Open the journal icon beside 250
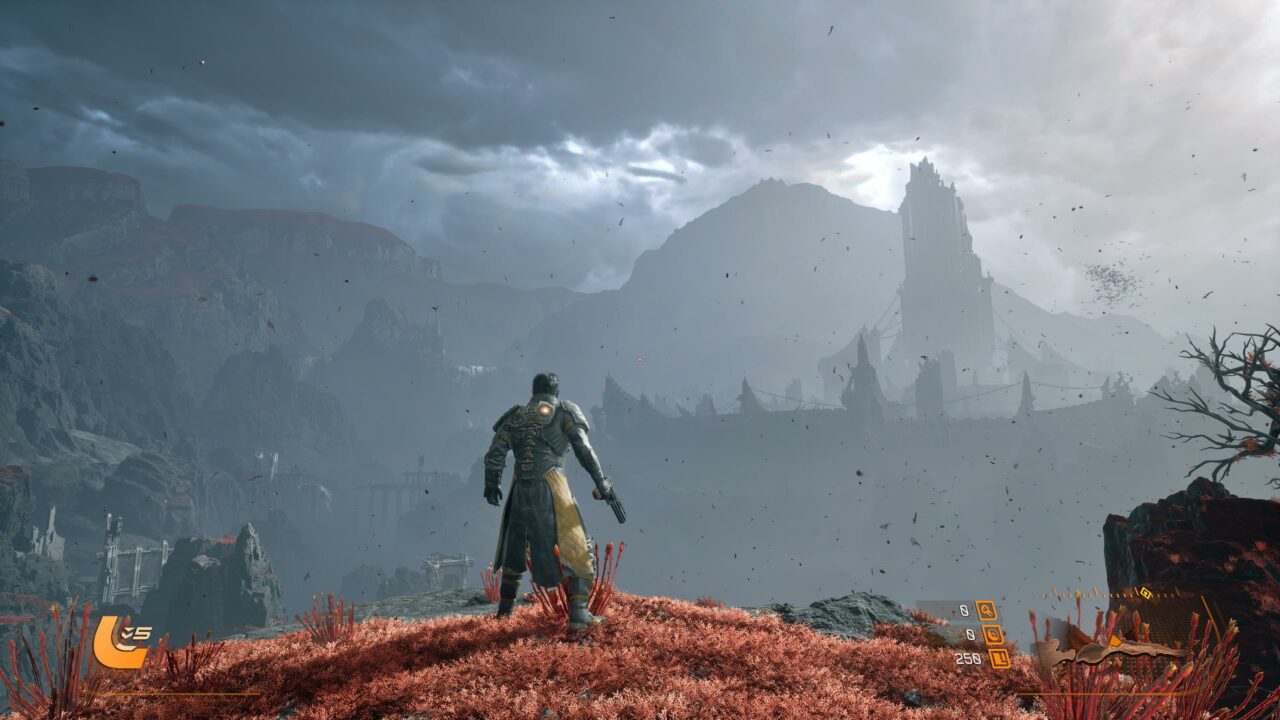Screen dimensions: 1280x720 (998, 658)
